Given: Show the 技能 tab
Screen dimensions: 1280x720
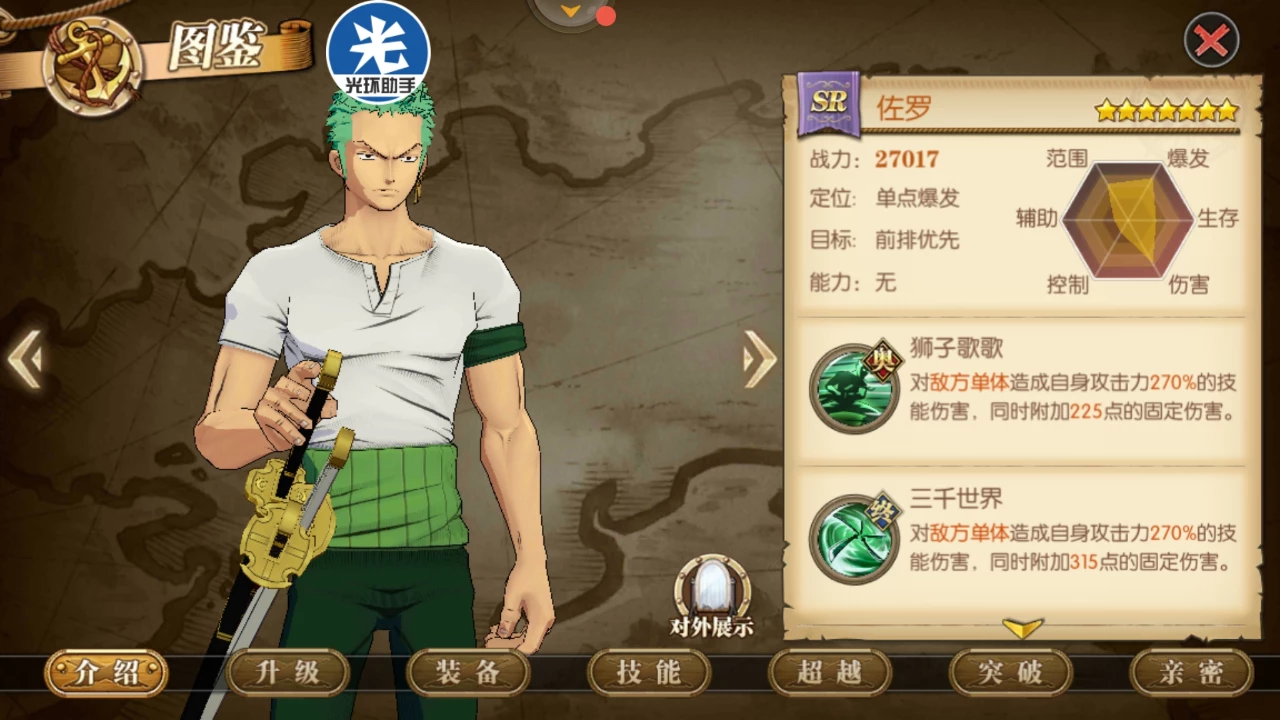Looking at the screenshot, I should [x=649, y=673].
